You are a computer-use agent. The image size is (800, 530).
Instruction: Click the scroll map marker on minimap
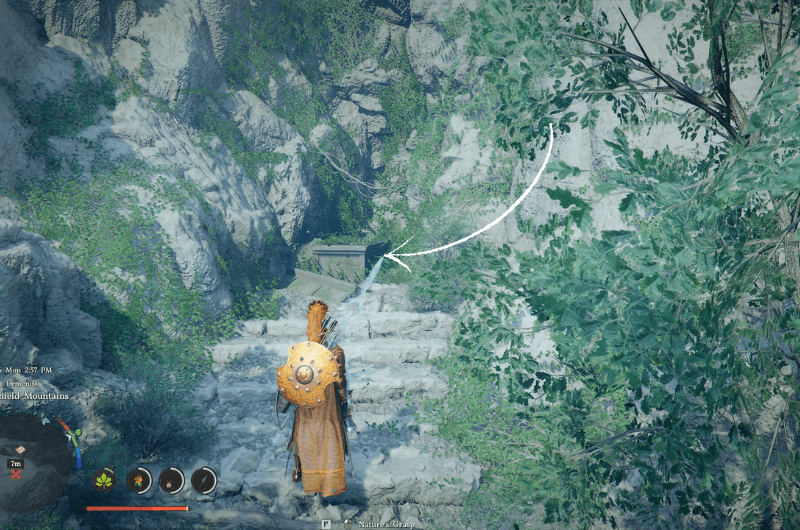click(x=19, y=450)
